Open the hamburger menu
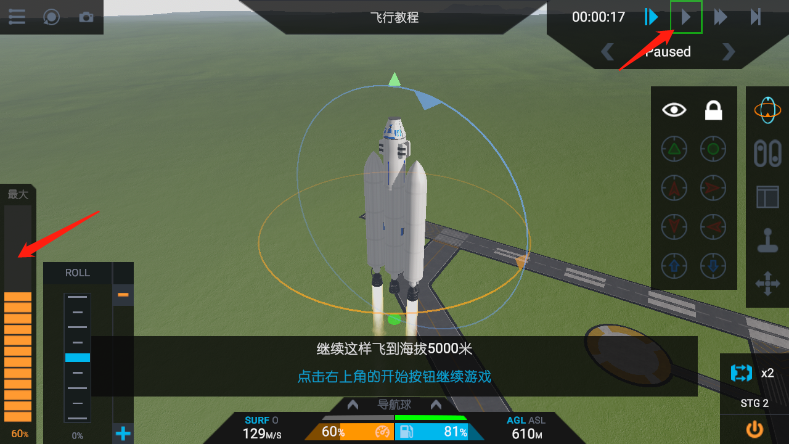 coord(18,17)
